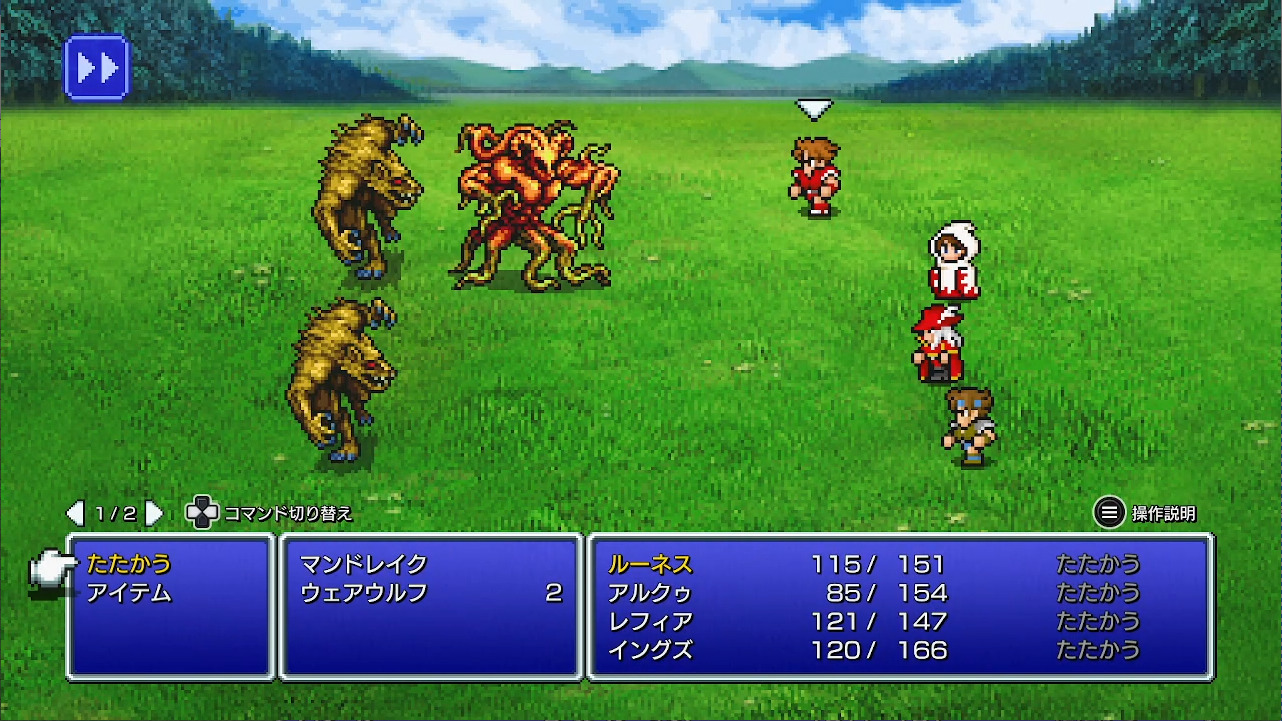This screenshot has height=721, width=1282.
Task: Open the アイテム command
Action: coord(130,591)
